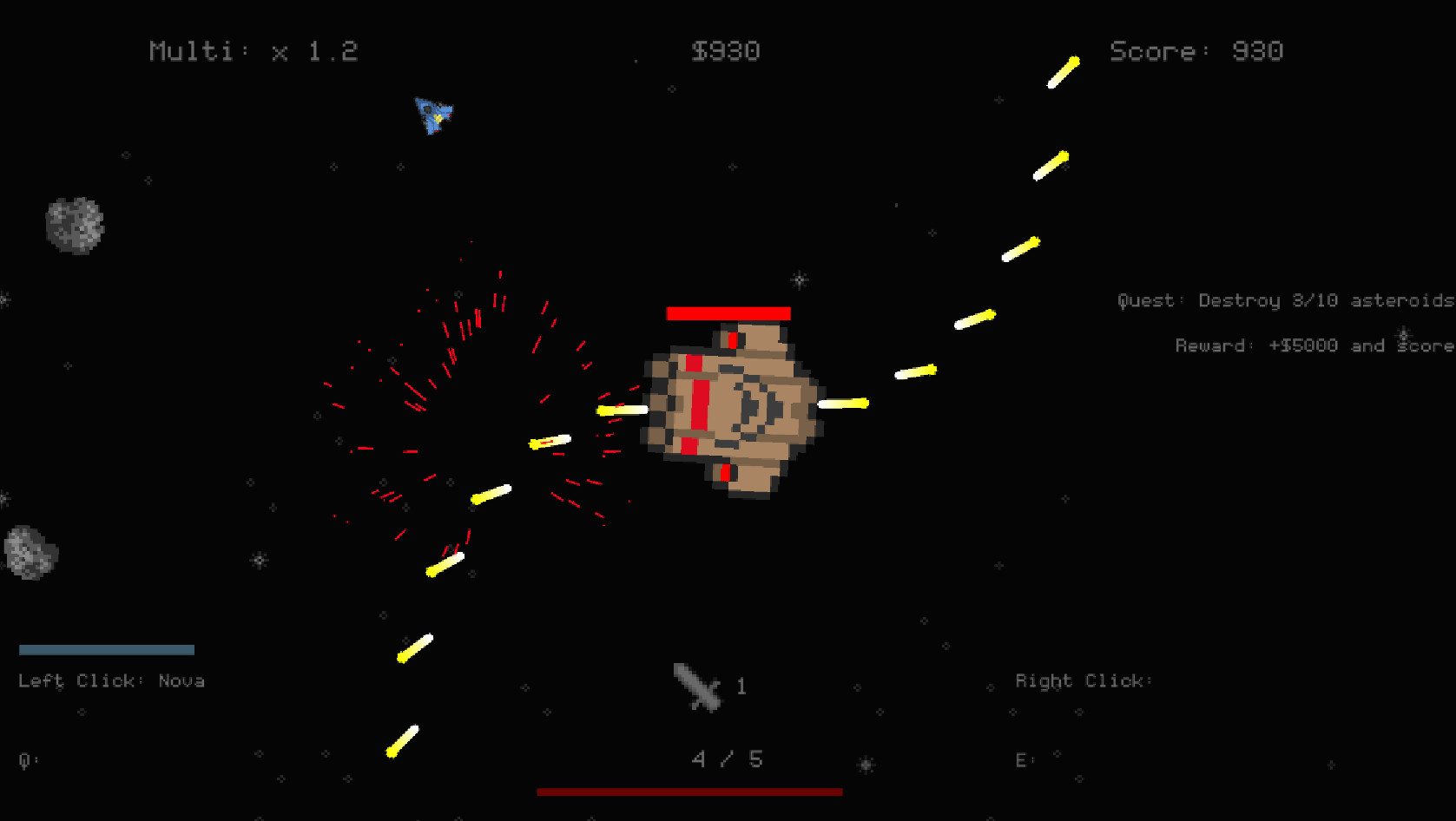Open the Quest: Destroy asteroids text
The image size is (1456, 821).
1283,300
